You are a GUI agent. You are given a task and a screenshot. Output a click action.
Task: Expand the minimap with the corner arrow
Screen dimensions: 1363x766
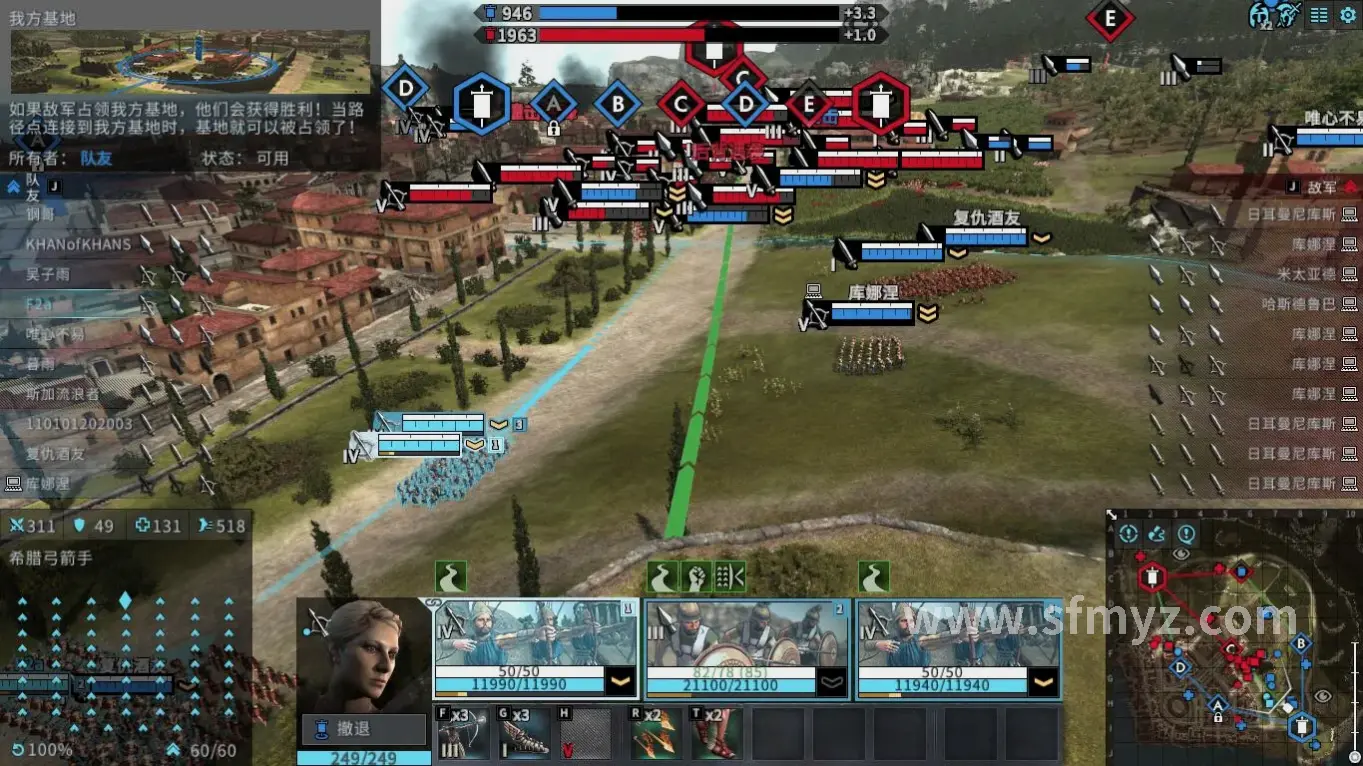(1112, 515)
